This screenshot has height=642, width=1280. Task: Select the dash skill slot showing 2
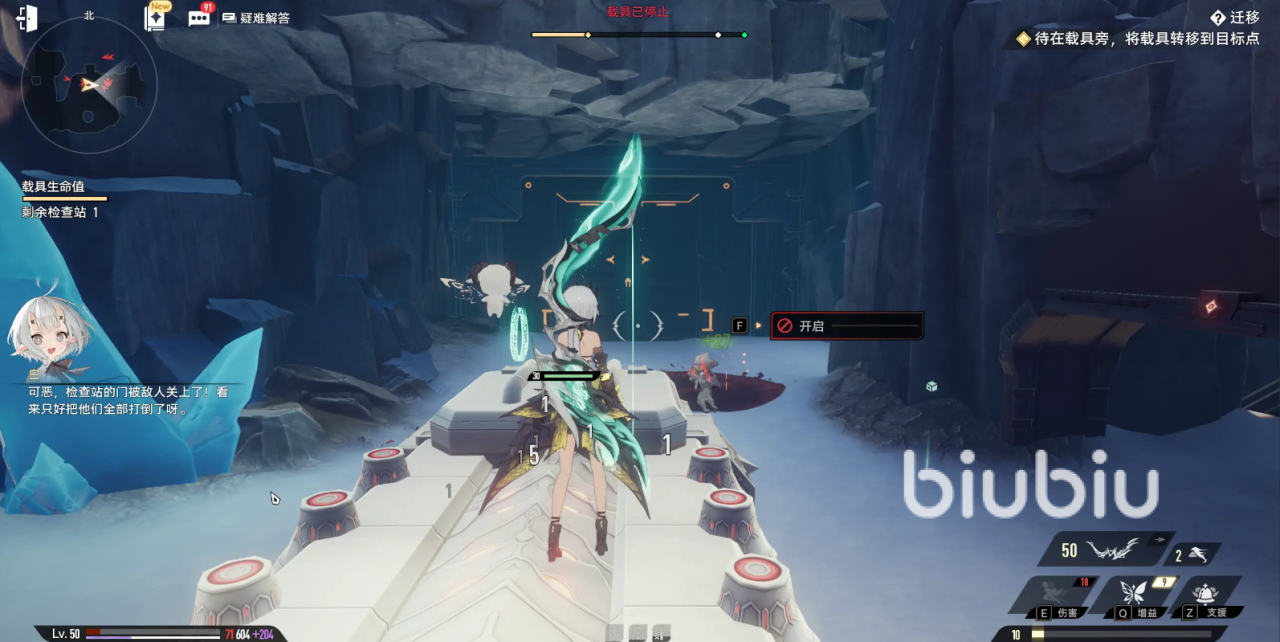(x=1197, y=555)
